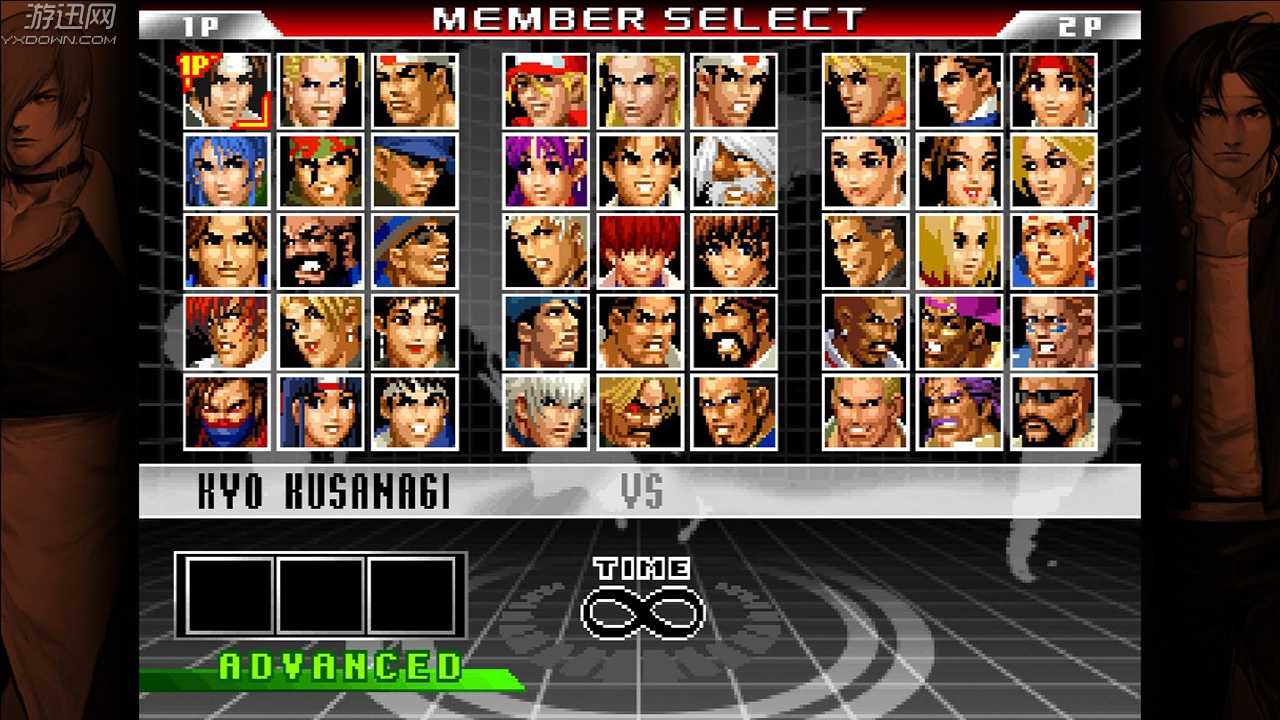Pick Eiji, the masked red-haired ninja
The height and width of the screenshot is (720, 1280).
[226, 411]
